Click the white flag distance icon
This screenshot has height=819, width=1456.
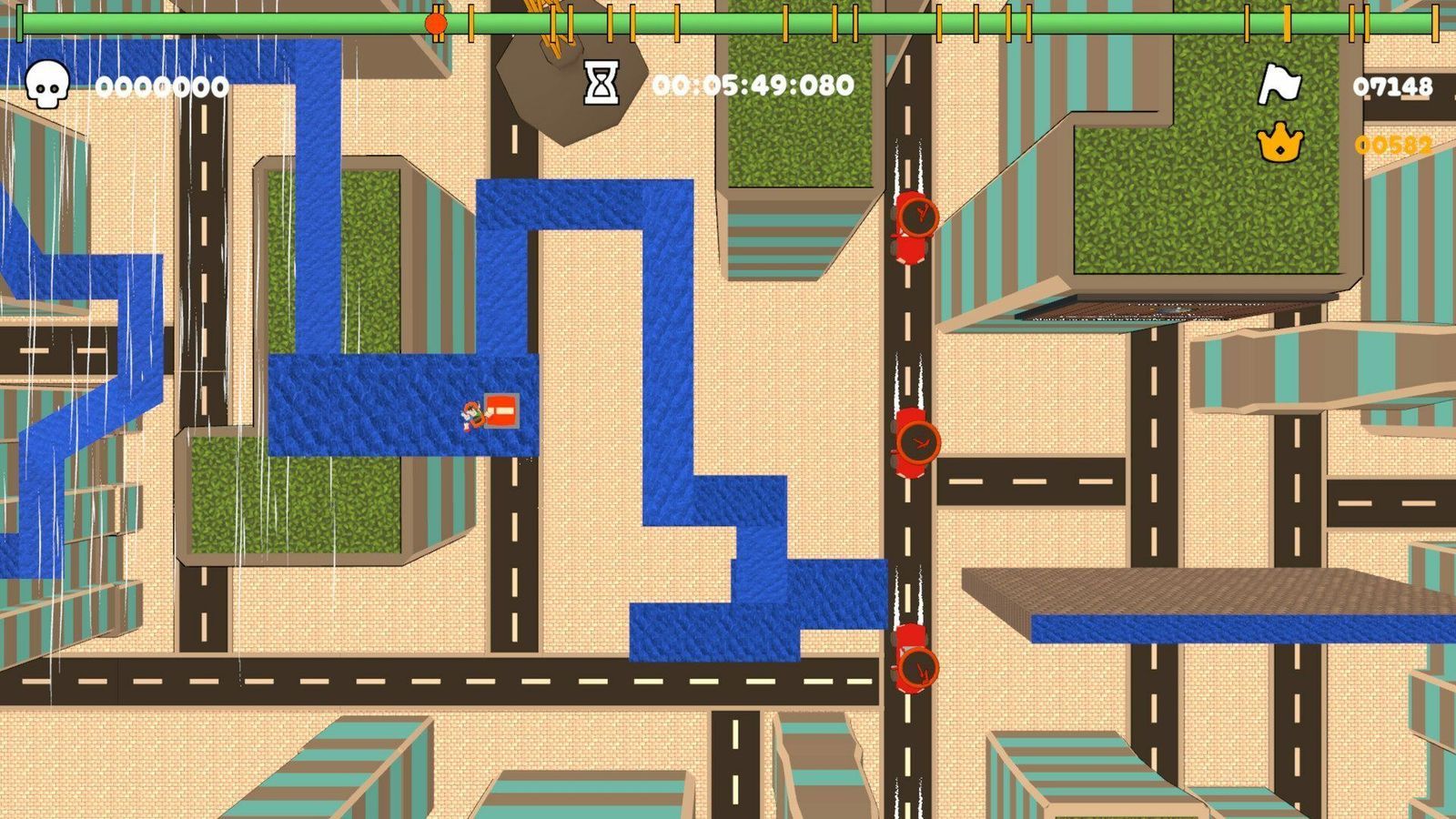coord(1279,85)
